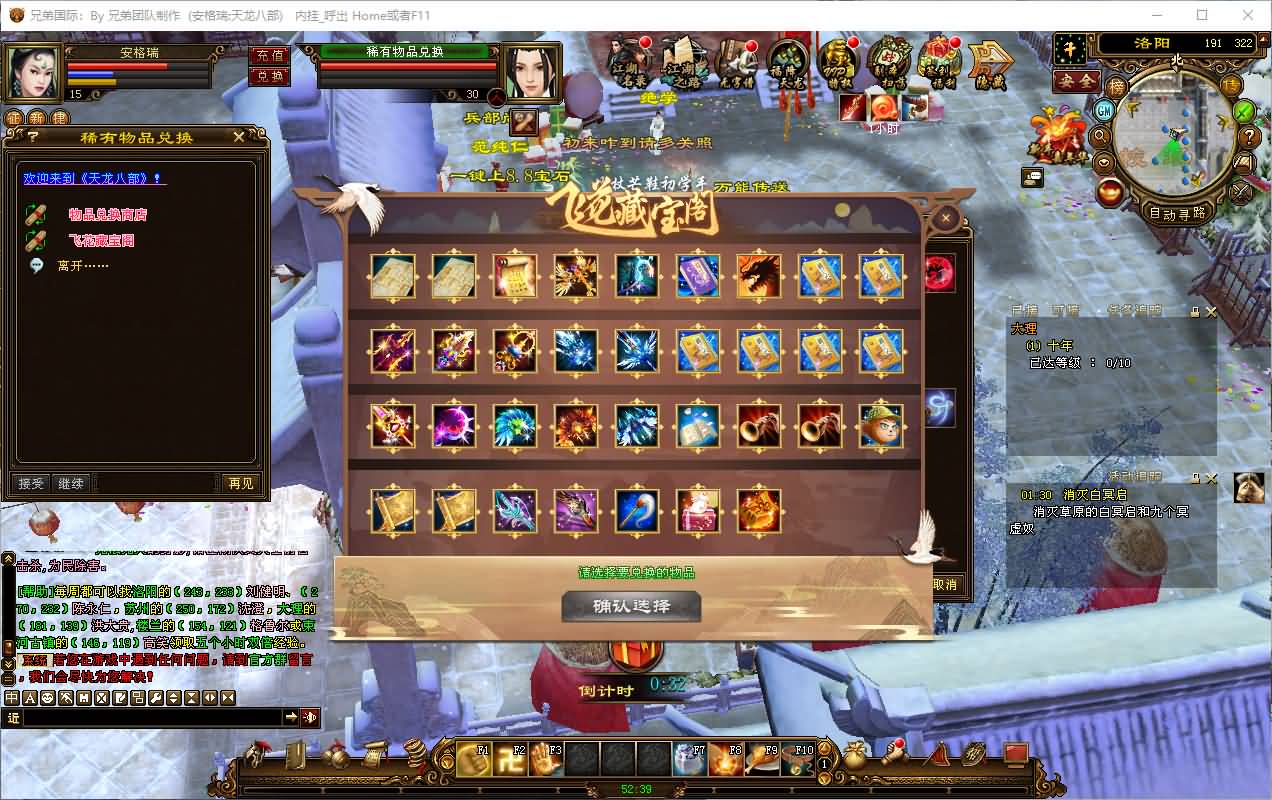Close the 飞花藏宝阁 treasure window
The image size is (1272, 800).
tap(946, 217)
